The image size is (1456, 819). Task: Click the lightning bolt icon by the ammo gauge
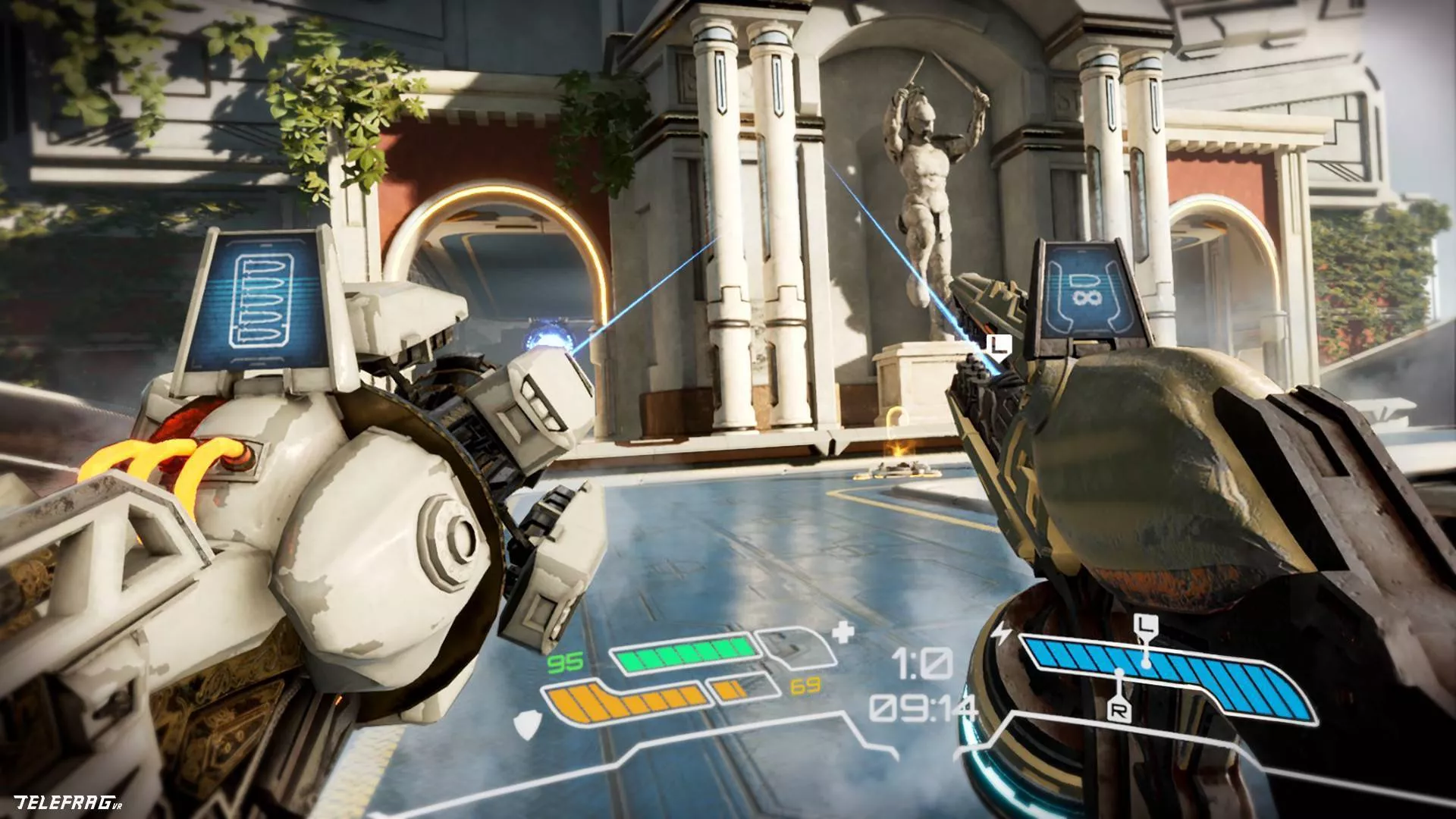1001,633
